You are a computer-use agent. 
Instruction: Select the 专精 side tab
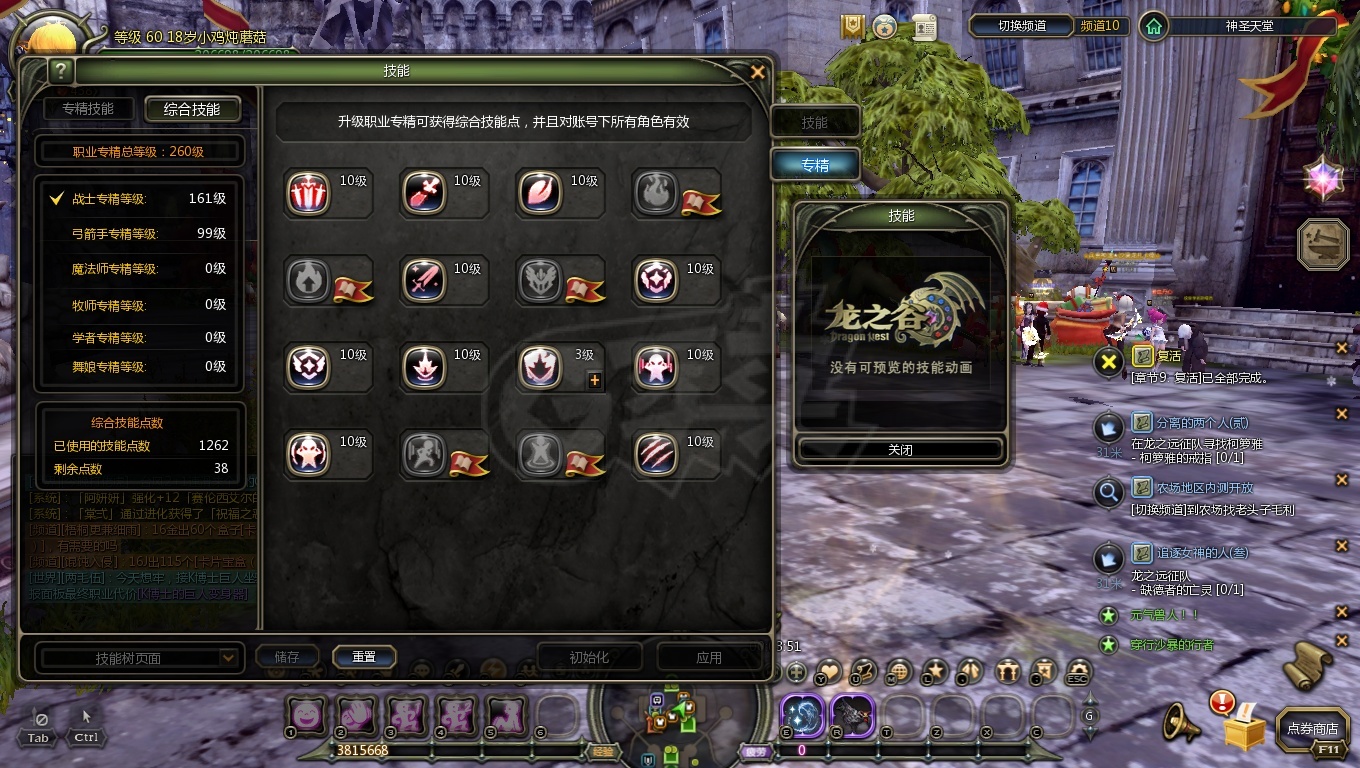click(815, 165)
